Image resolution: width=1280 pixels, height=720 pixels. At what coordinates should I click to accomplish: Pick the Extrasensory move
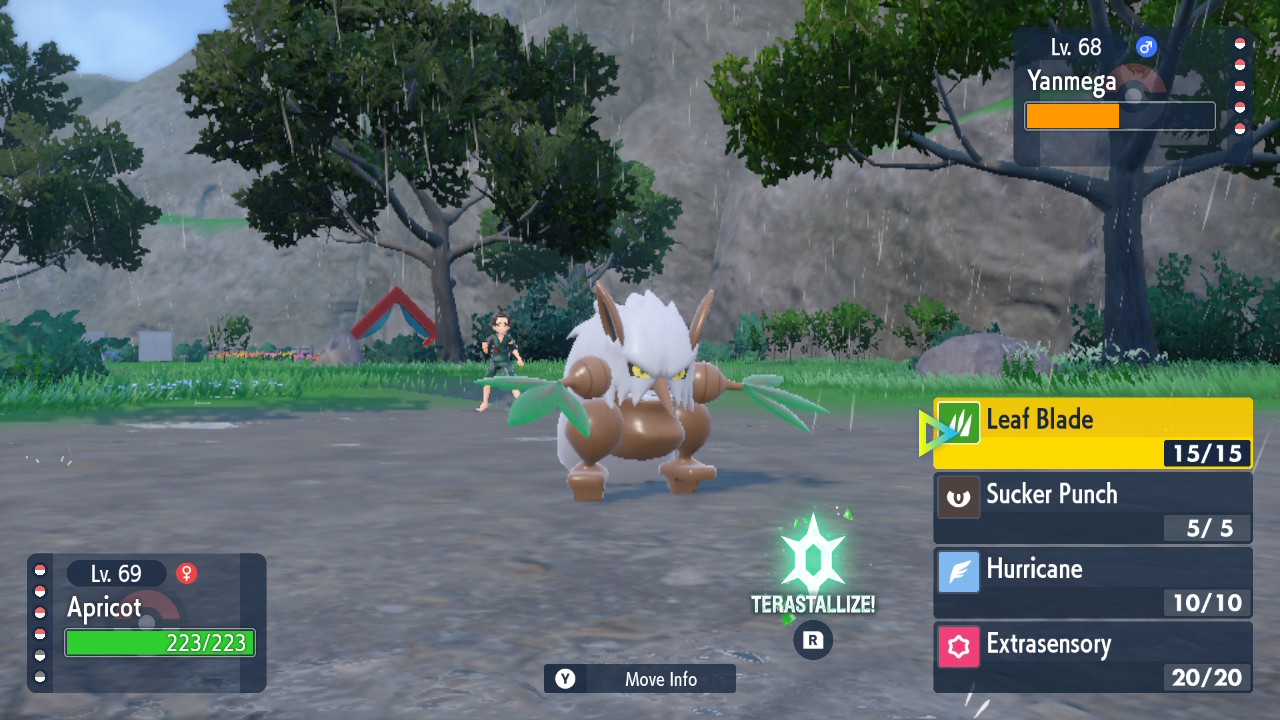pyautogui.click(x=1092, y=657)
